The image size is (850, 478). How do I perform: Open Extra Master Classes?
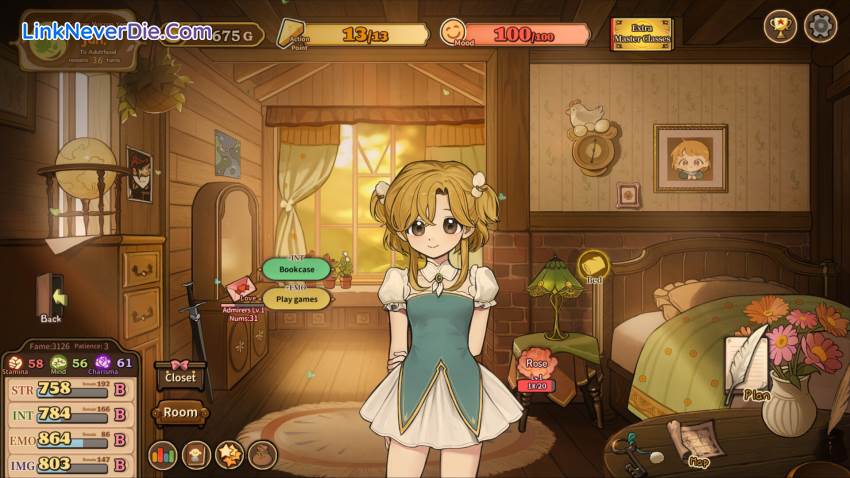tap(641, 33)
